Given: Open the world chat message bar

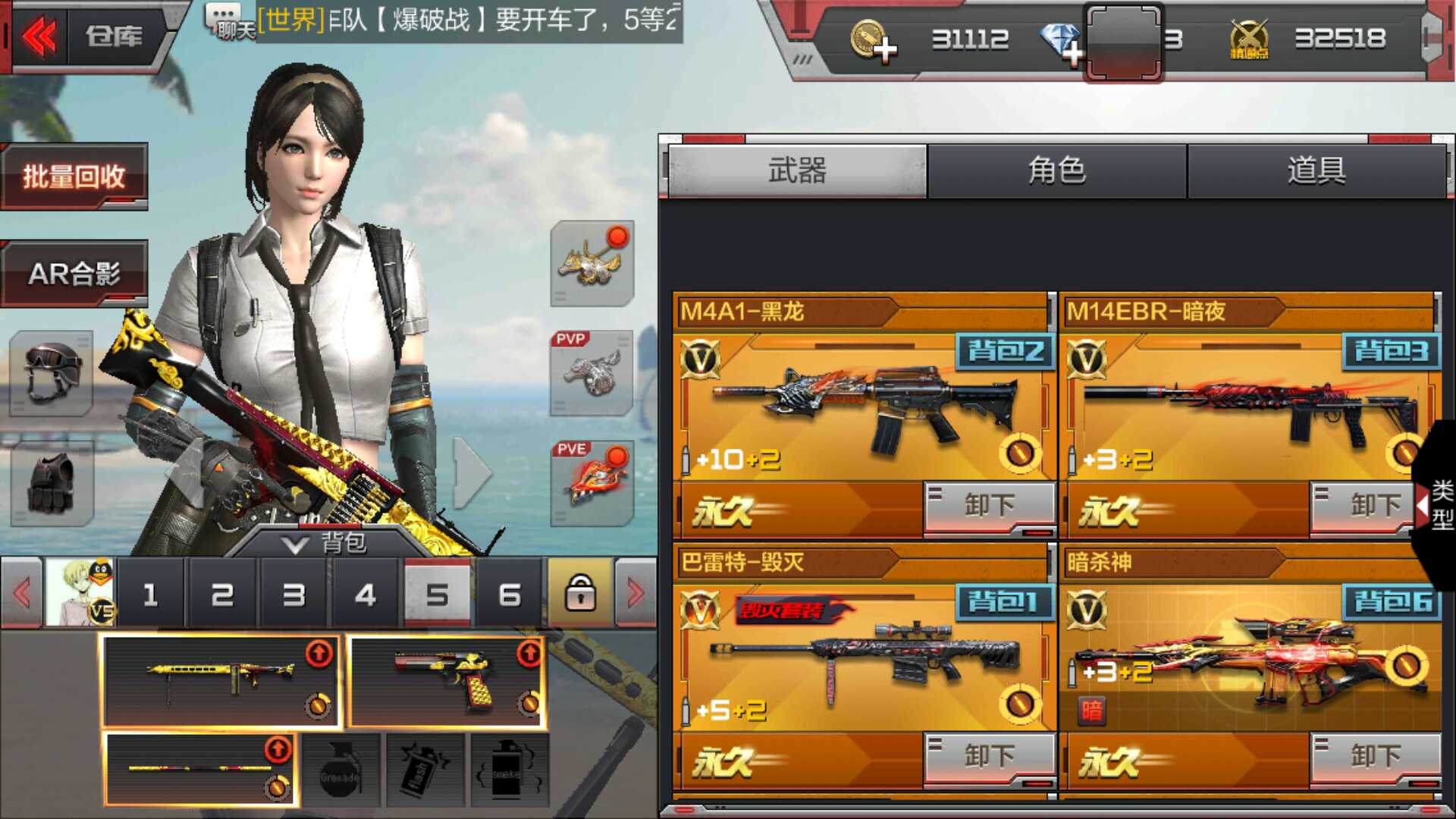Looking at the screenshot, I should coord(455,20).
